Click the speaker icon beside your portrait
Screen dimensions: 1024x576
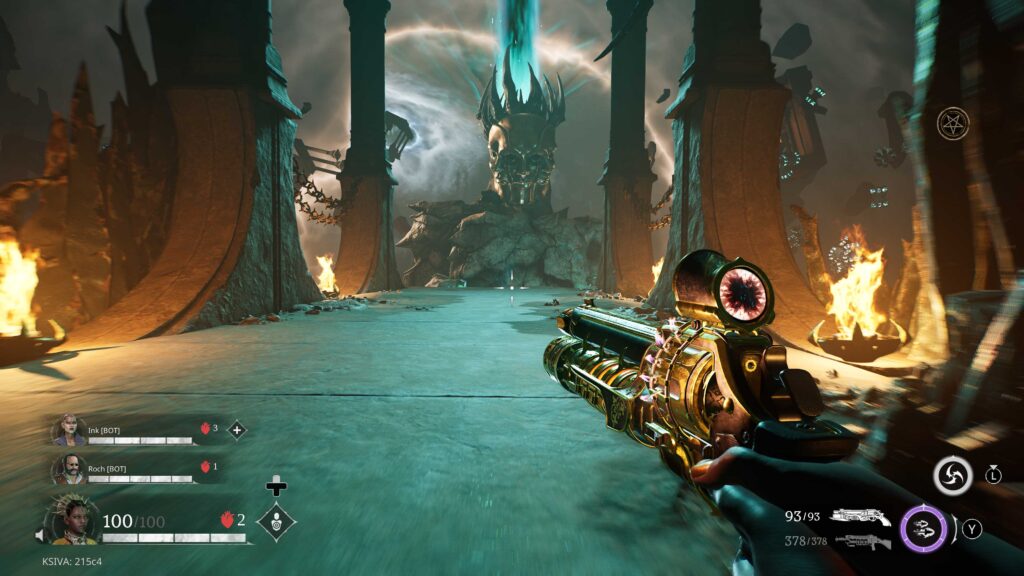point(40,536)
